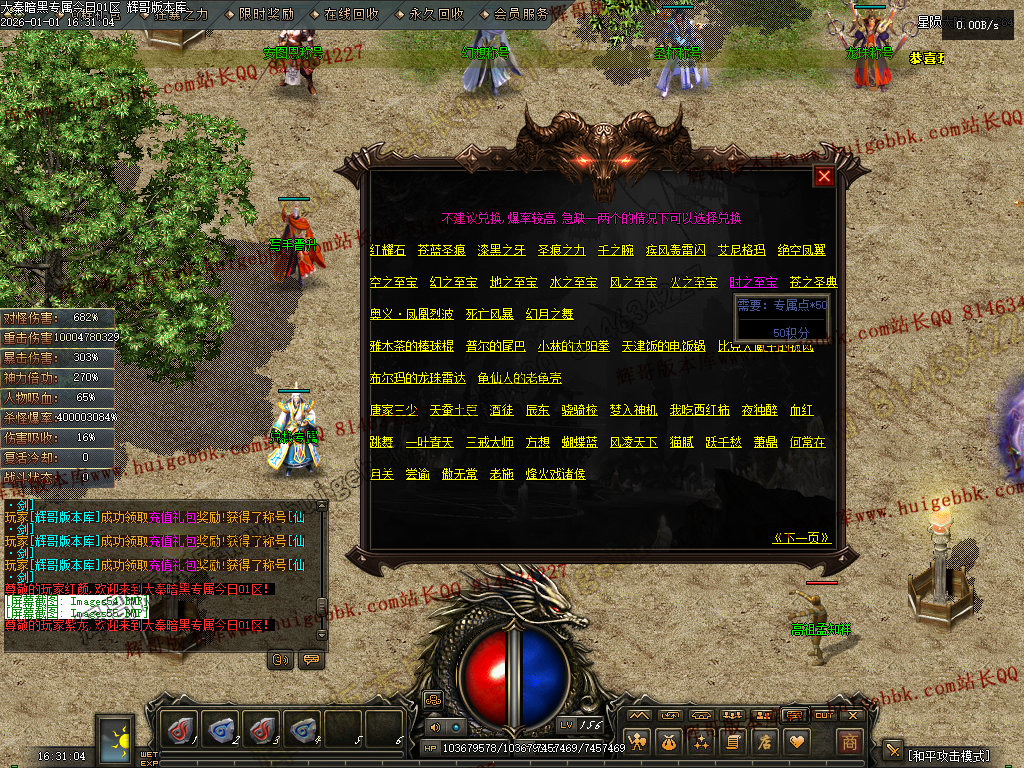
Task: Open the 会员服务 top menu
Action: click(x=521, y=14)
